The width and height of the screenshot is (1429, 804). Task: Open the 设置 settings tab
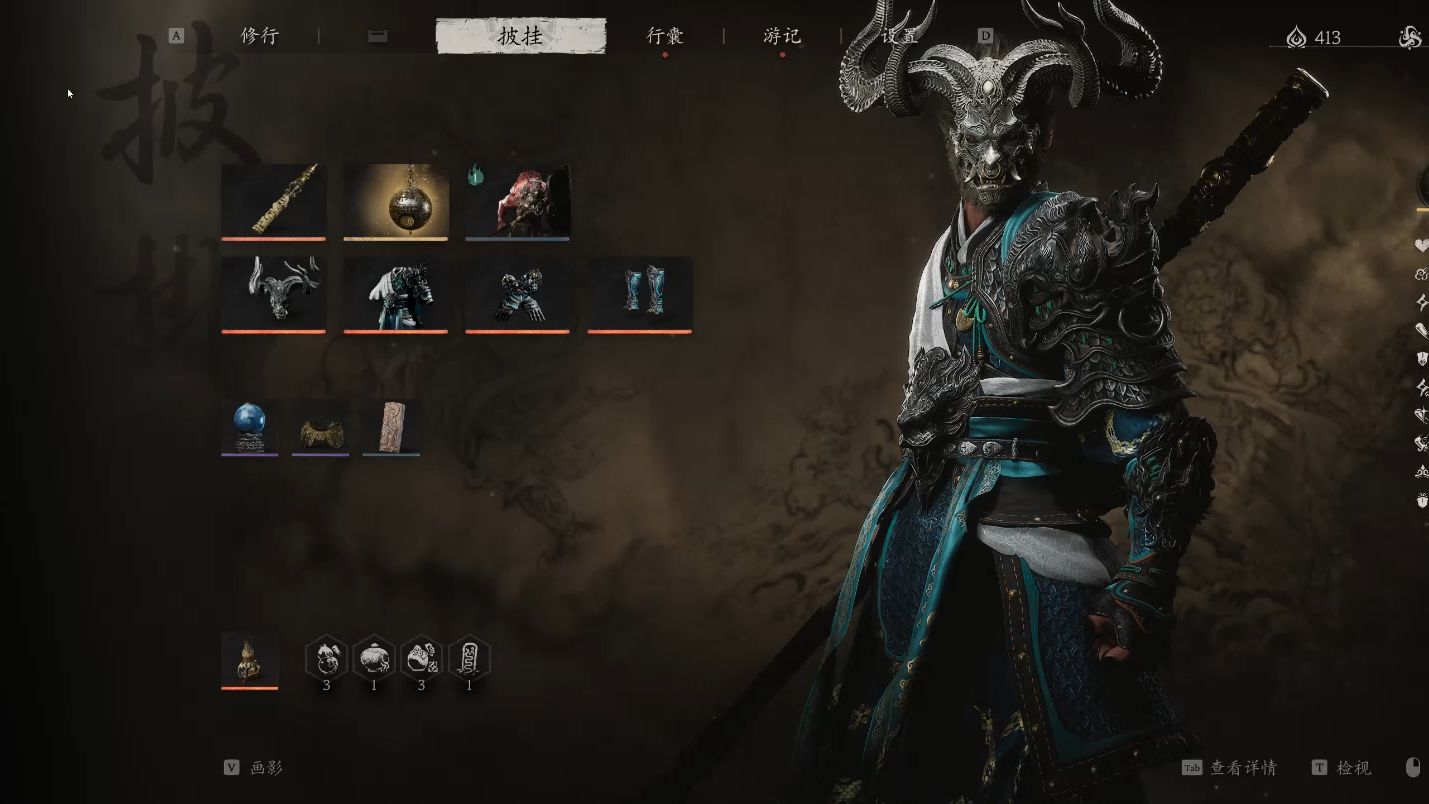point(899,36)
